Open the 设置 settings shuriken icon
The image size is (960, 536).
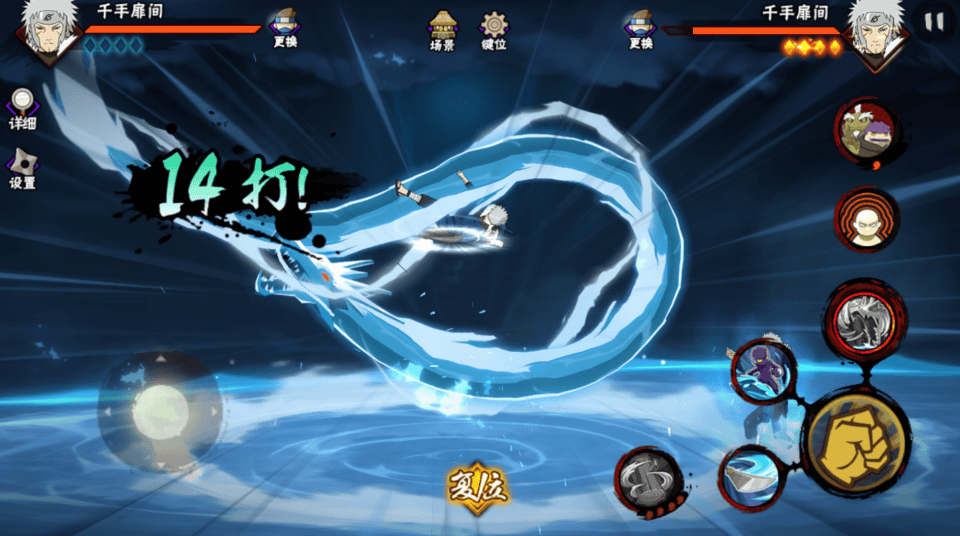tap(22, 168)
